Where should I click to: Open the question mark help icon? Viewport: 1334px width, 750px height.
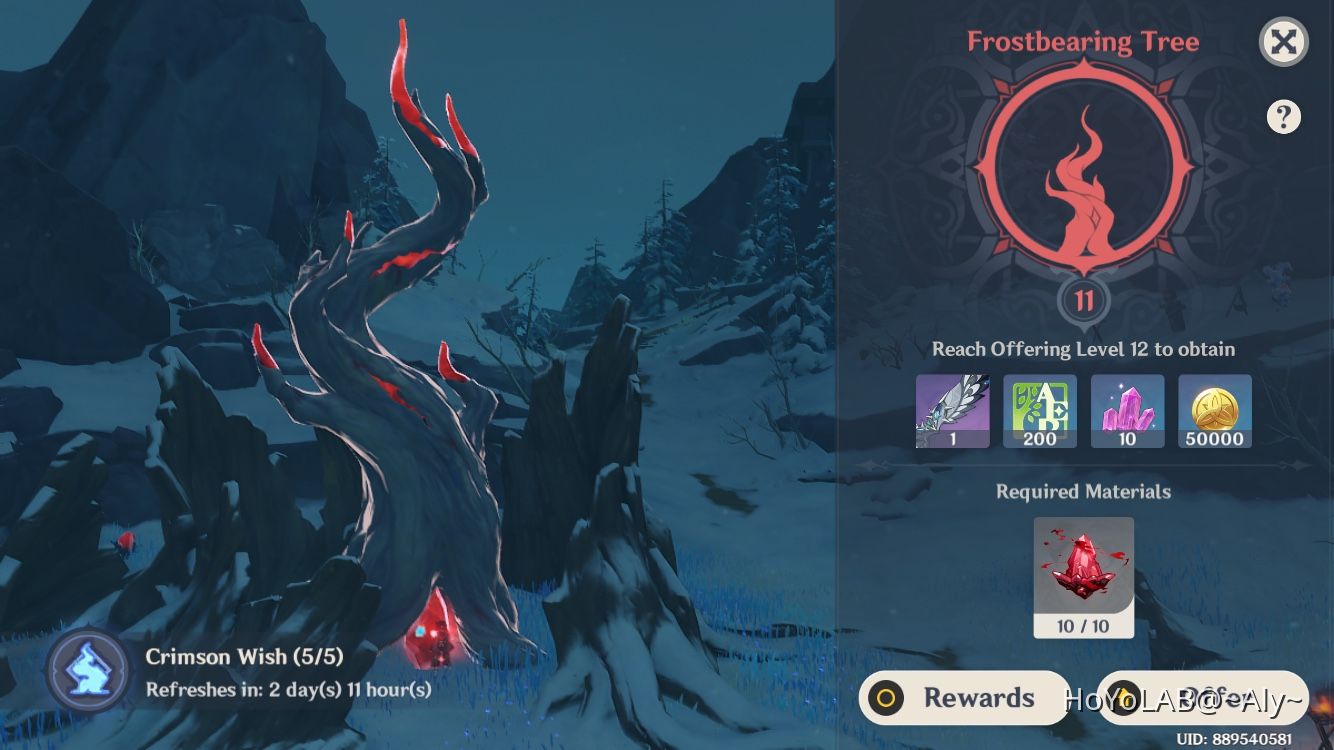(1283, 117)
